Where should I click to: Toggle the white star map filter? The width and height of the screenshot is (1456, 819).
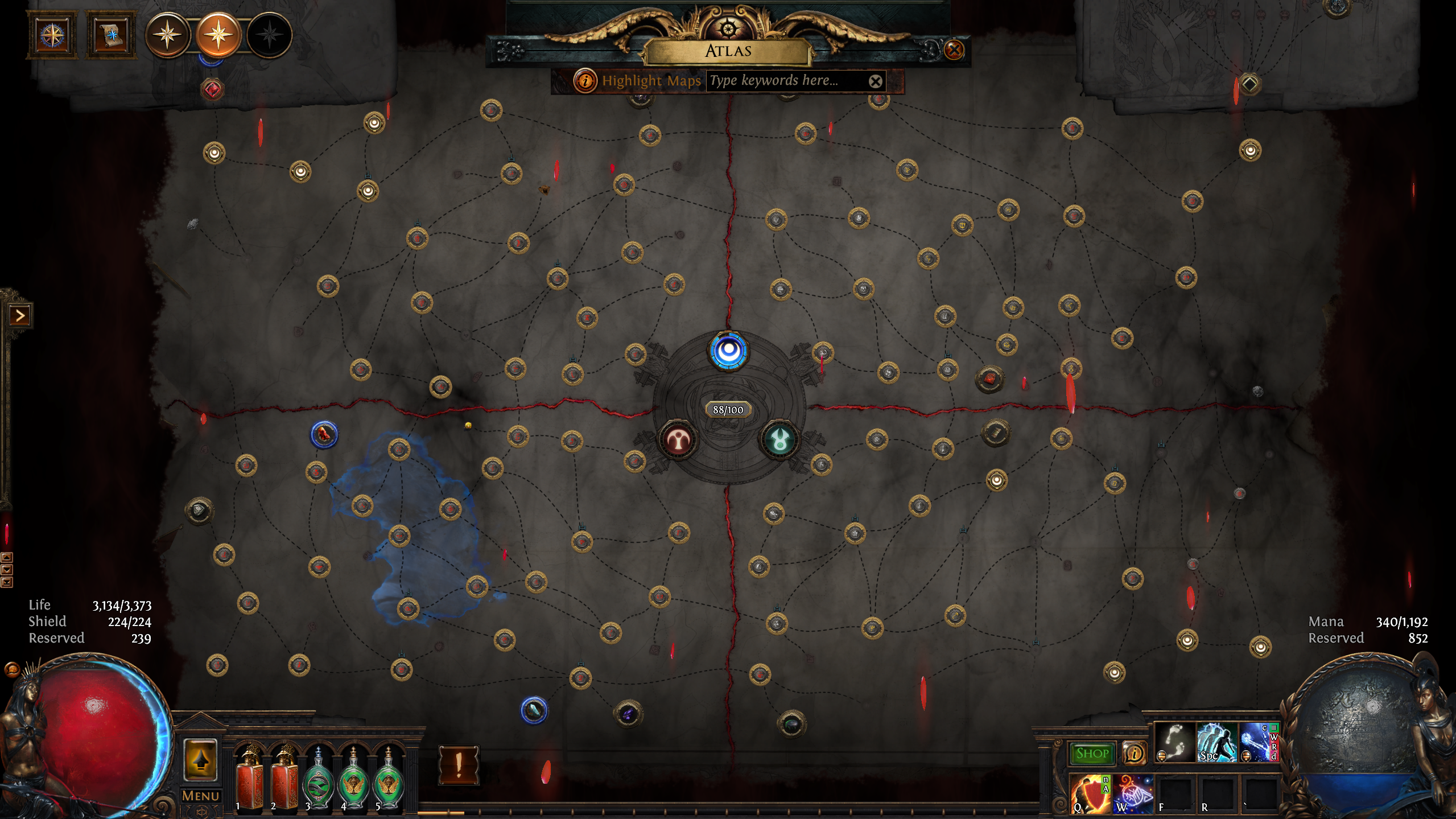pos(167,35)
